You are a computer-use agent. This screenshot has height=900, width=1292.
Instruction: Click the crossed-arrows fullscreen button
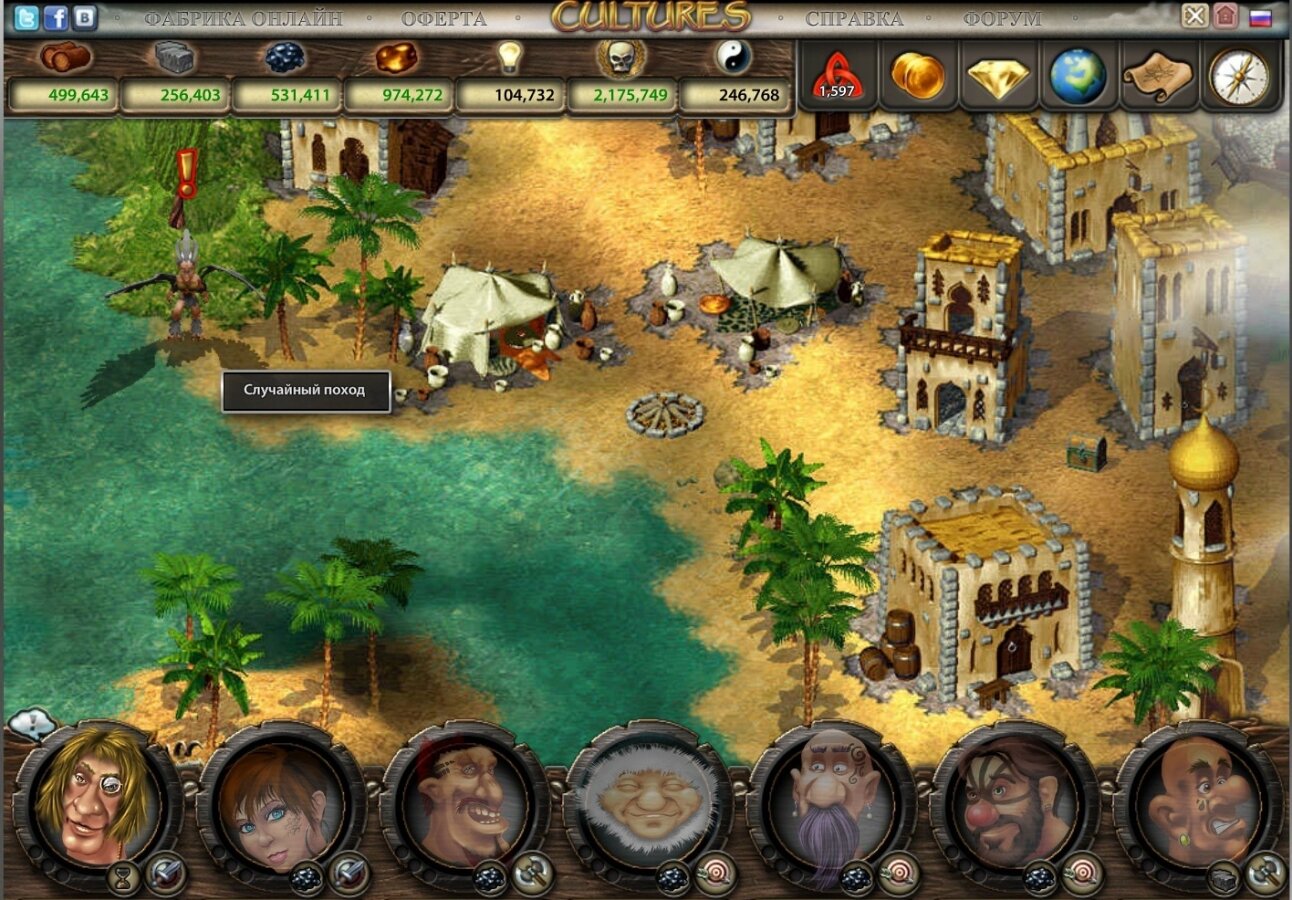pyautogui.click(x=1194, y=16)
